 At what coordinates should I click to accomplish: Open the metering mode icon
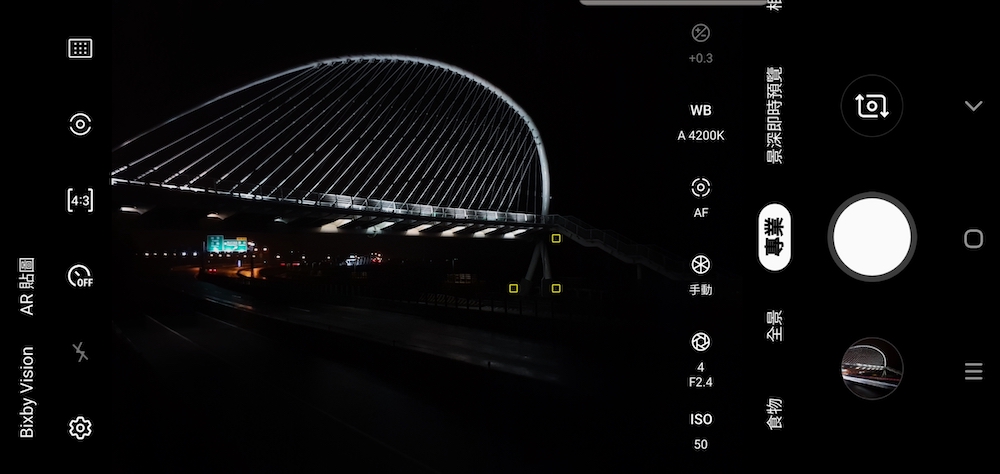click(x=80, y=124)
